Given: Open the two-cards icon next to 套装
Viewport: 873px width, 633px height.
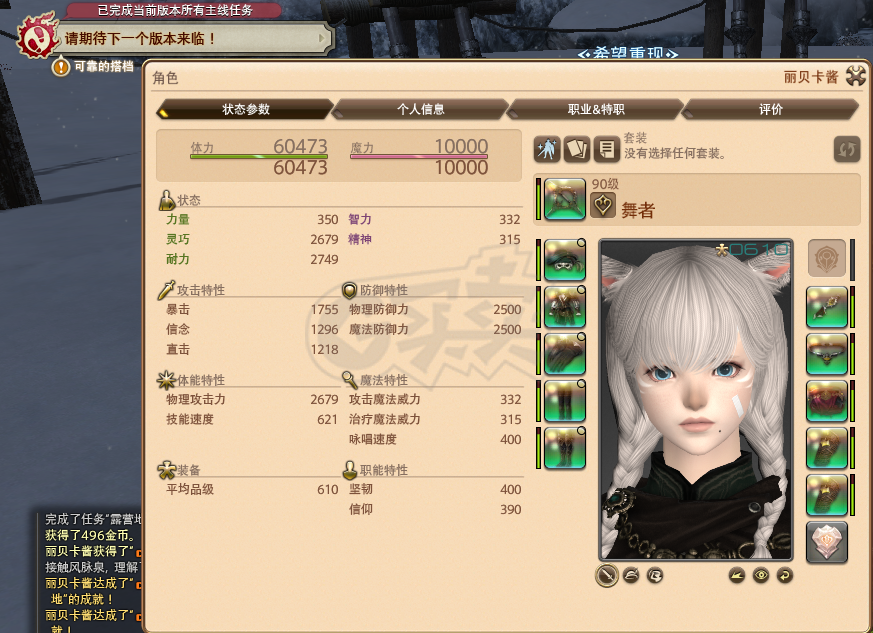Looking at the screenshot, I should pyautogui.click(x=576, y=150).
